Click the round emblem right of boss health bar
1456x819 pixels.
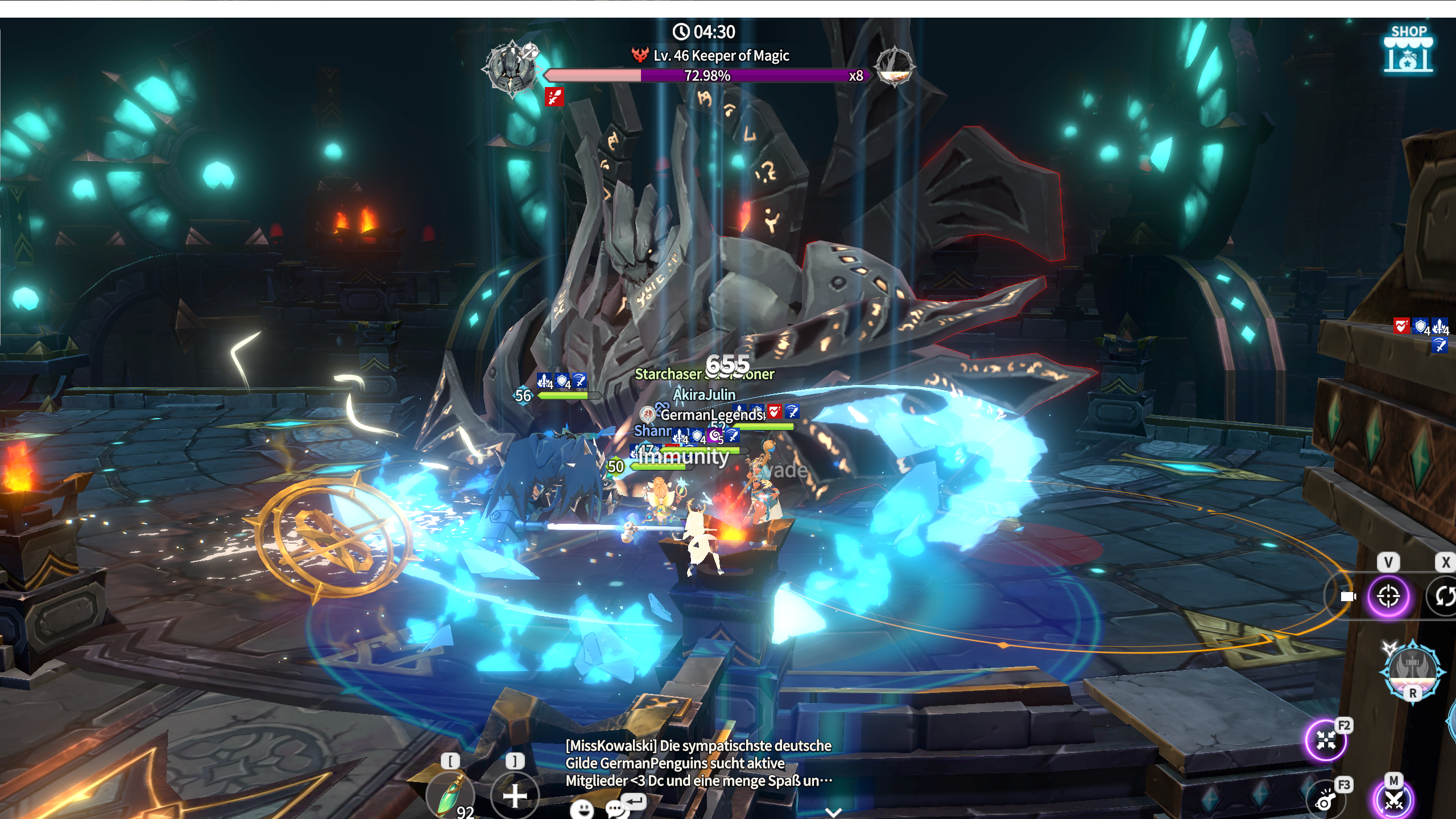[x=895, y=66]
